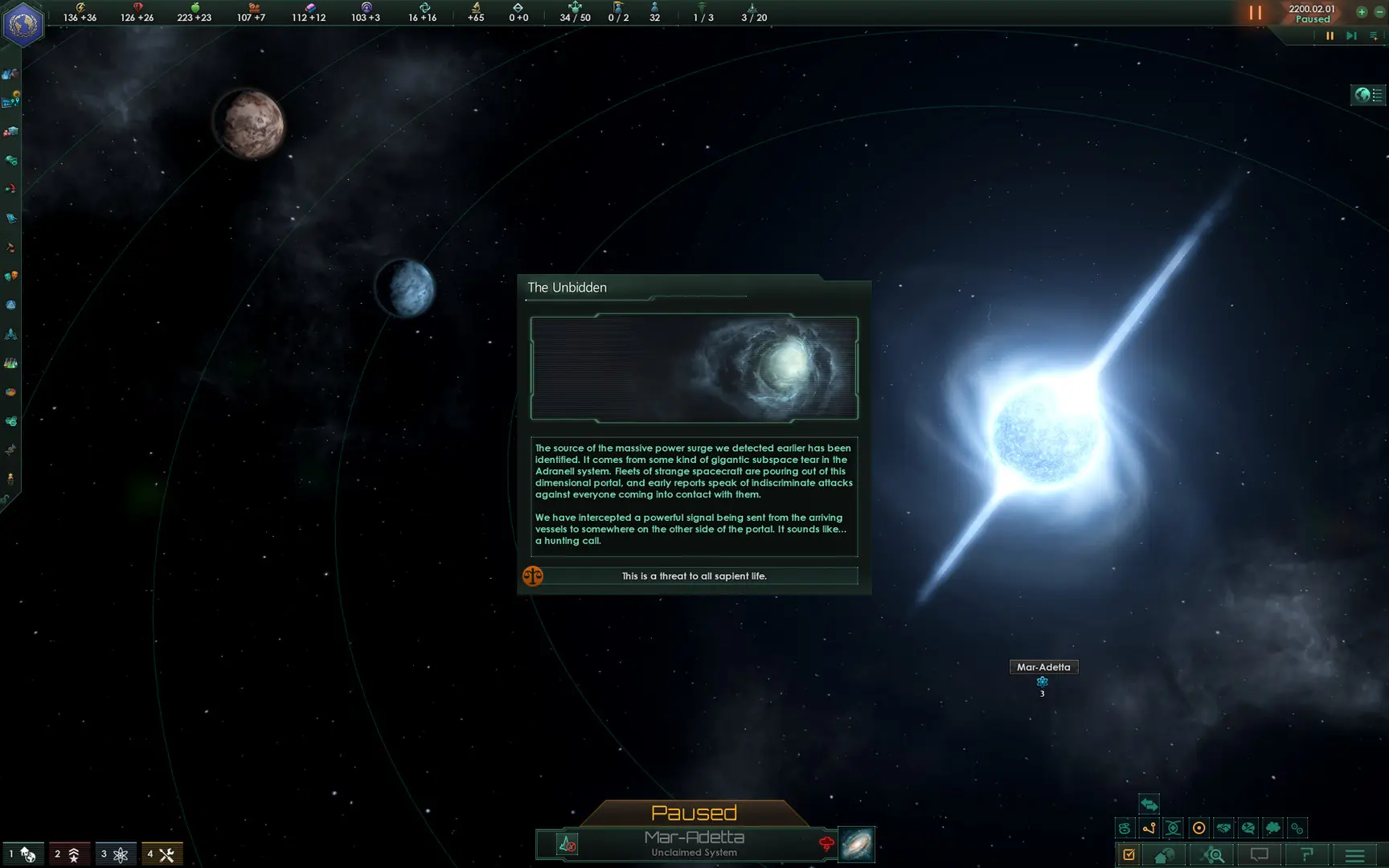1389x868 pixels.
Task: Choose the option 'This is a threat to all sapient life.'
Action: 694,575
